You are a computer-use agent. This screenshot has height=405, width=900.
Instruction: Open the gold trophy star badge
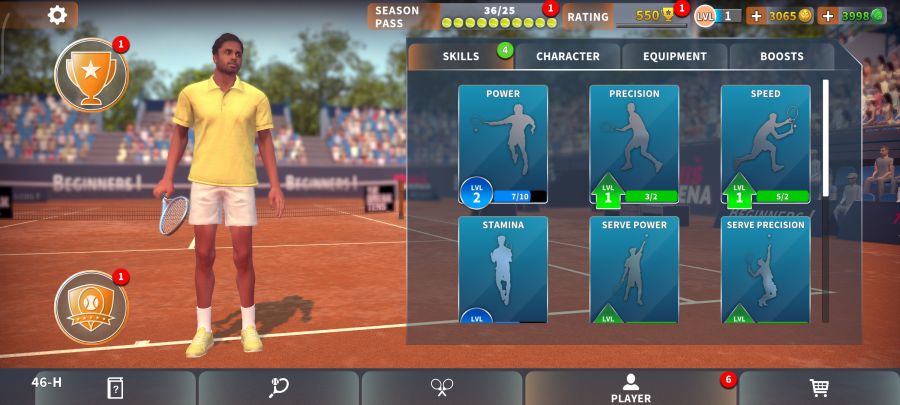point(91,75)
